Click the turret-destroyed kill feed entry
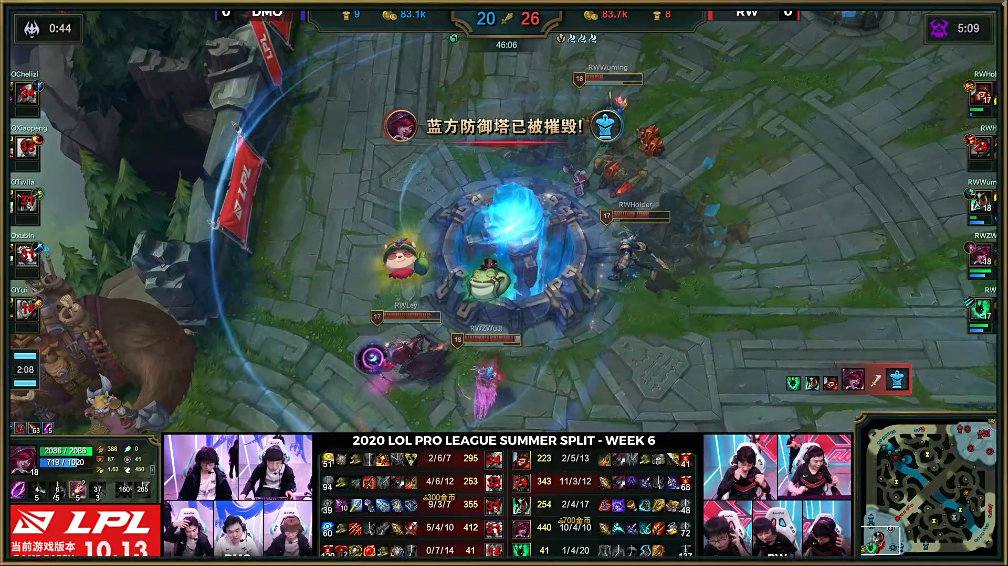Viewport: 1008px width, 566px height. (849, 380)
